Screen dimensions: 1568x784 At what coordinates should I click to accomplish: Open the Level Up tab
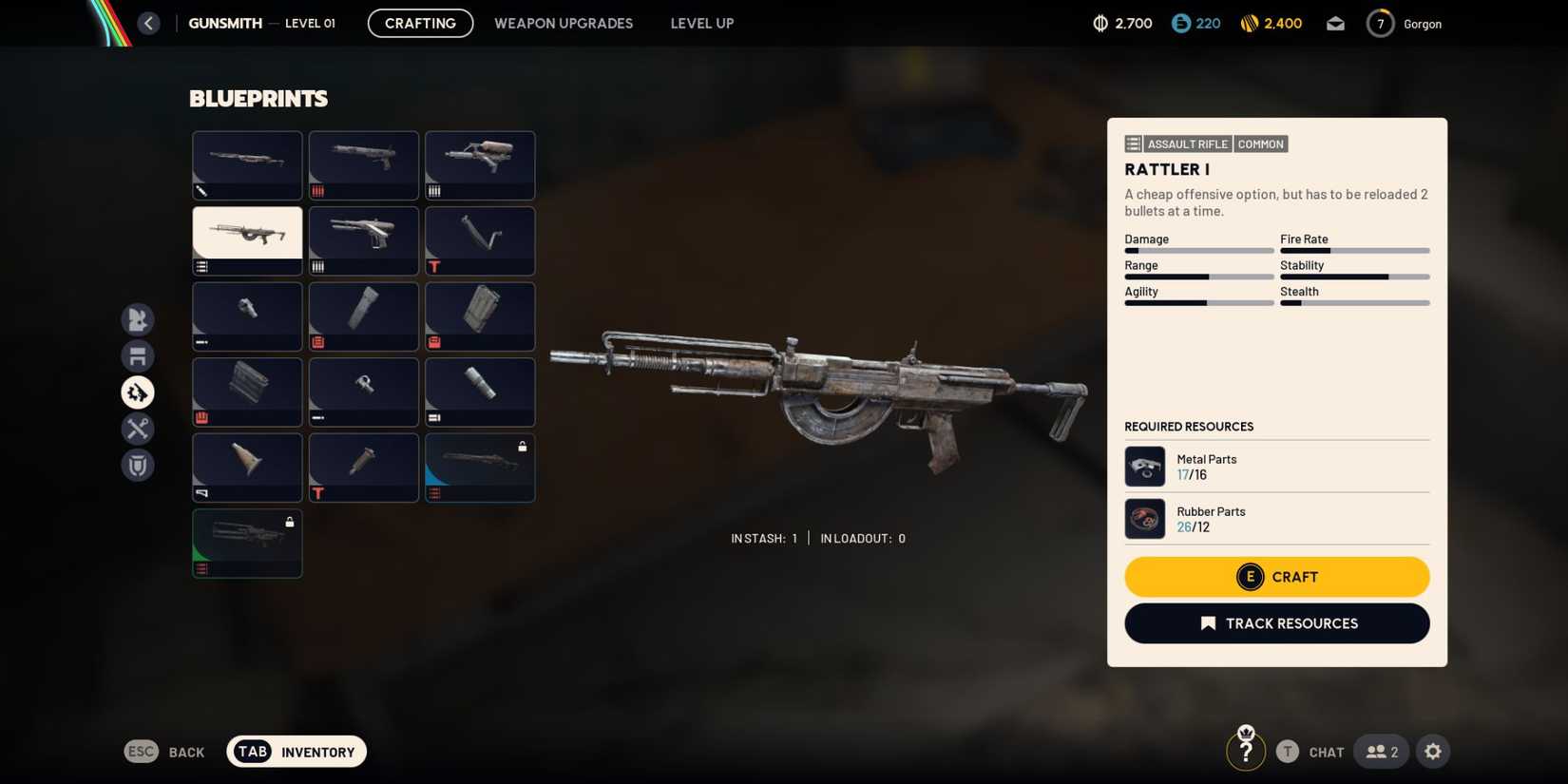tap(701, 23)
